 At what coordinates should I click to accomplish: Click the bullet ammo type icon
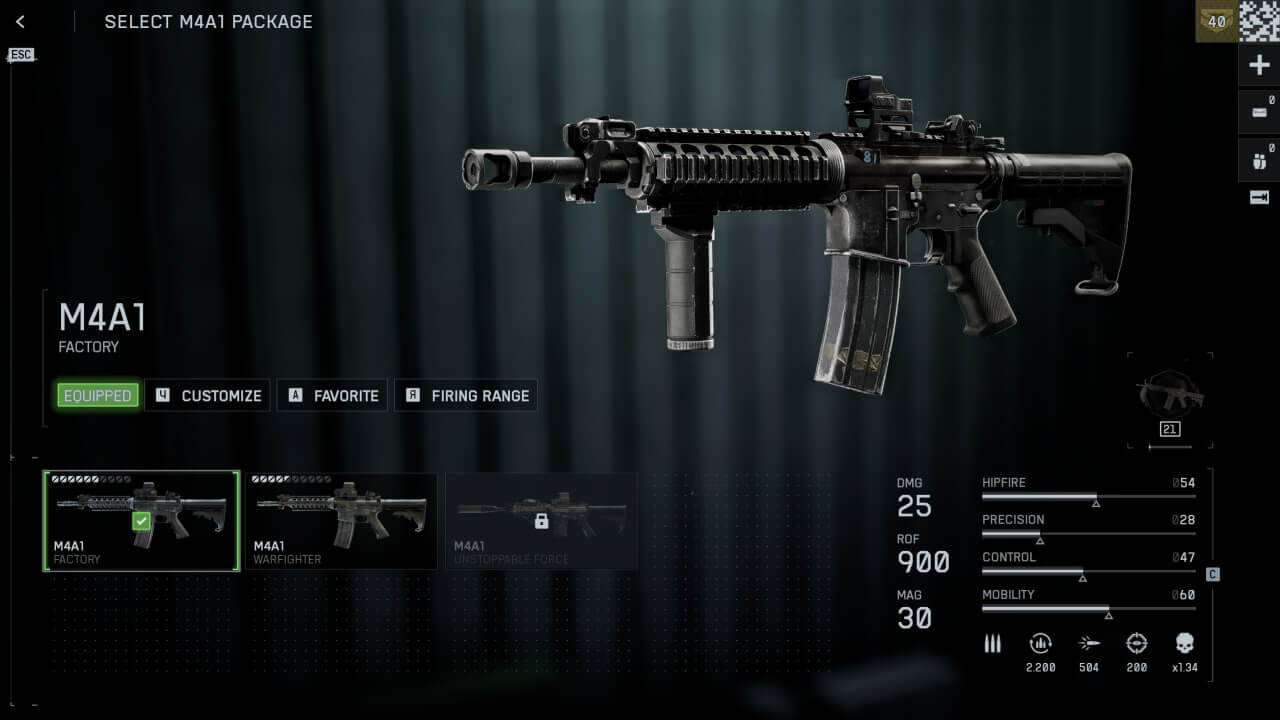pyautogui.click(x=992, y=643)
